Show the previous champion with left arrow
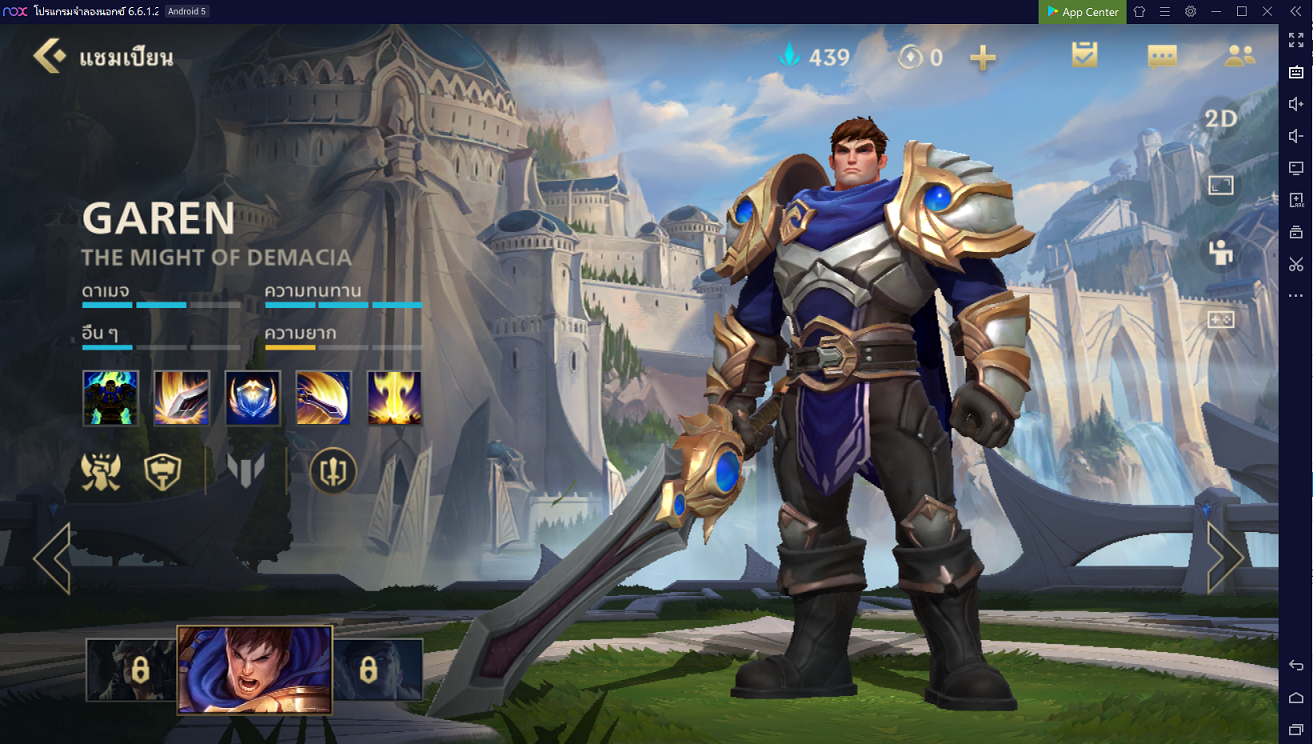 tap(52, 558)
